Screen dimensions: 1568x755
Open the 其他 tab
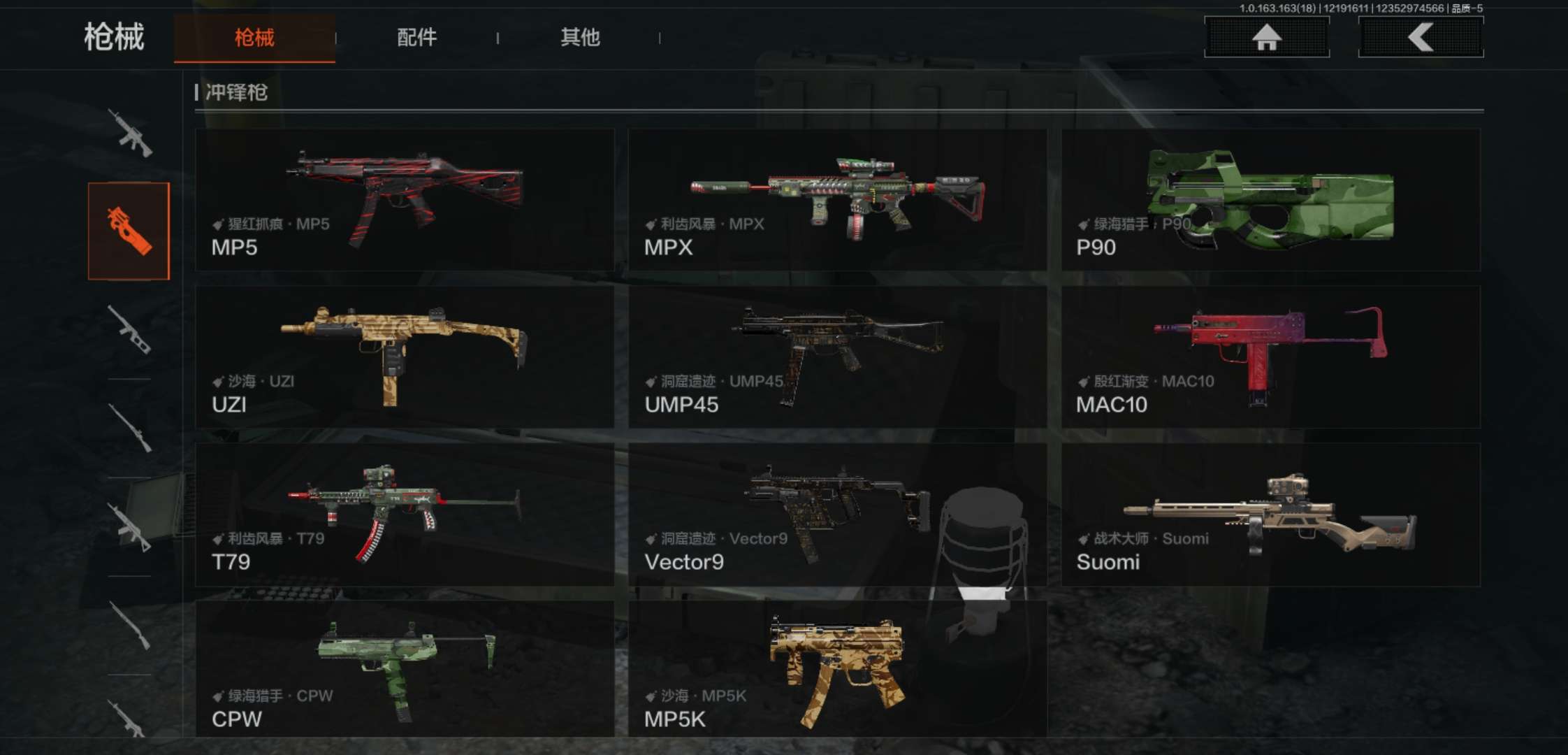(x=579, y=38)
